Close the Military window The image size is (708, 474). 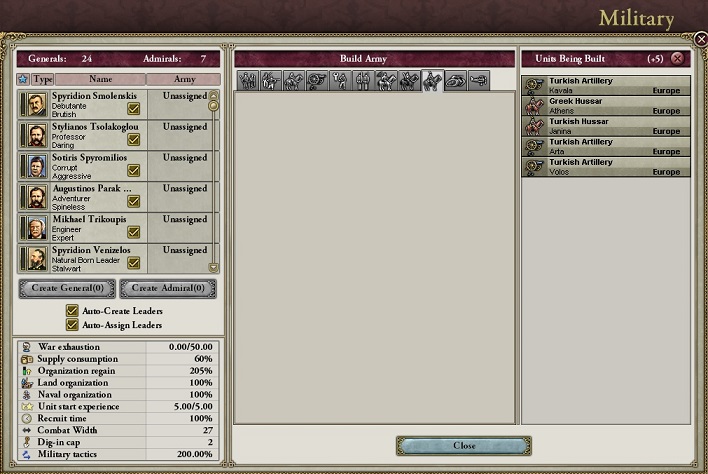[463, 445]
